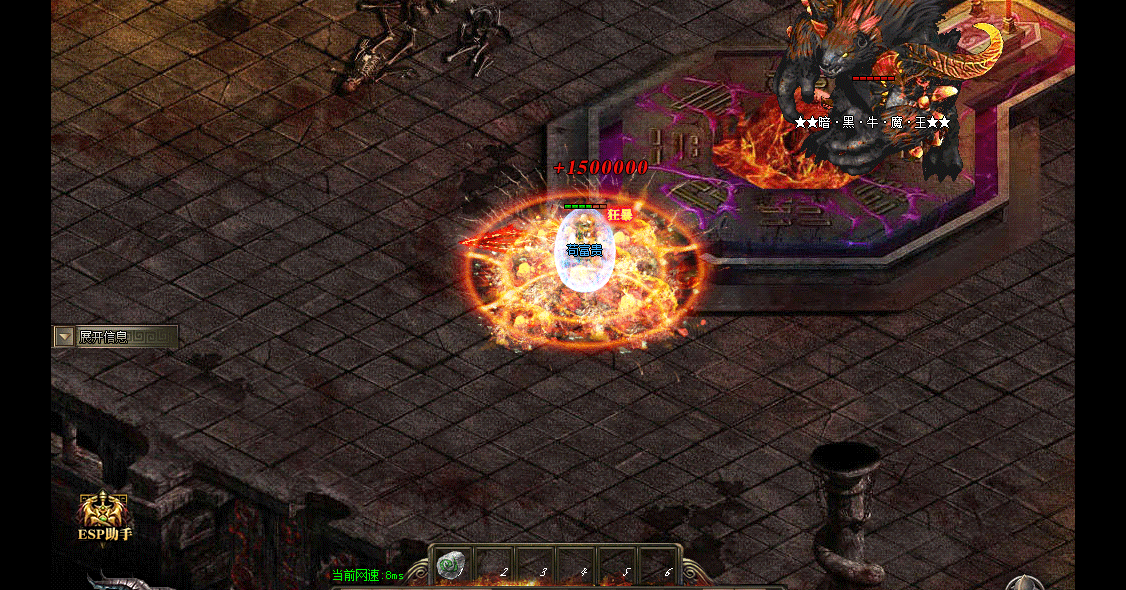1126x590 pixels.
Task: Select the empty hotbar slot numbered 4
Action: pyautogui.click(x=576, y=566)
